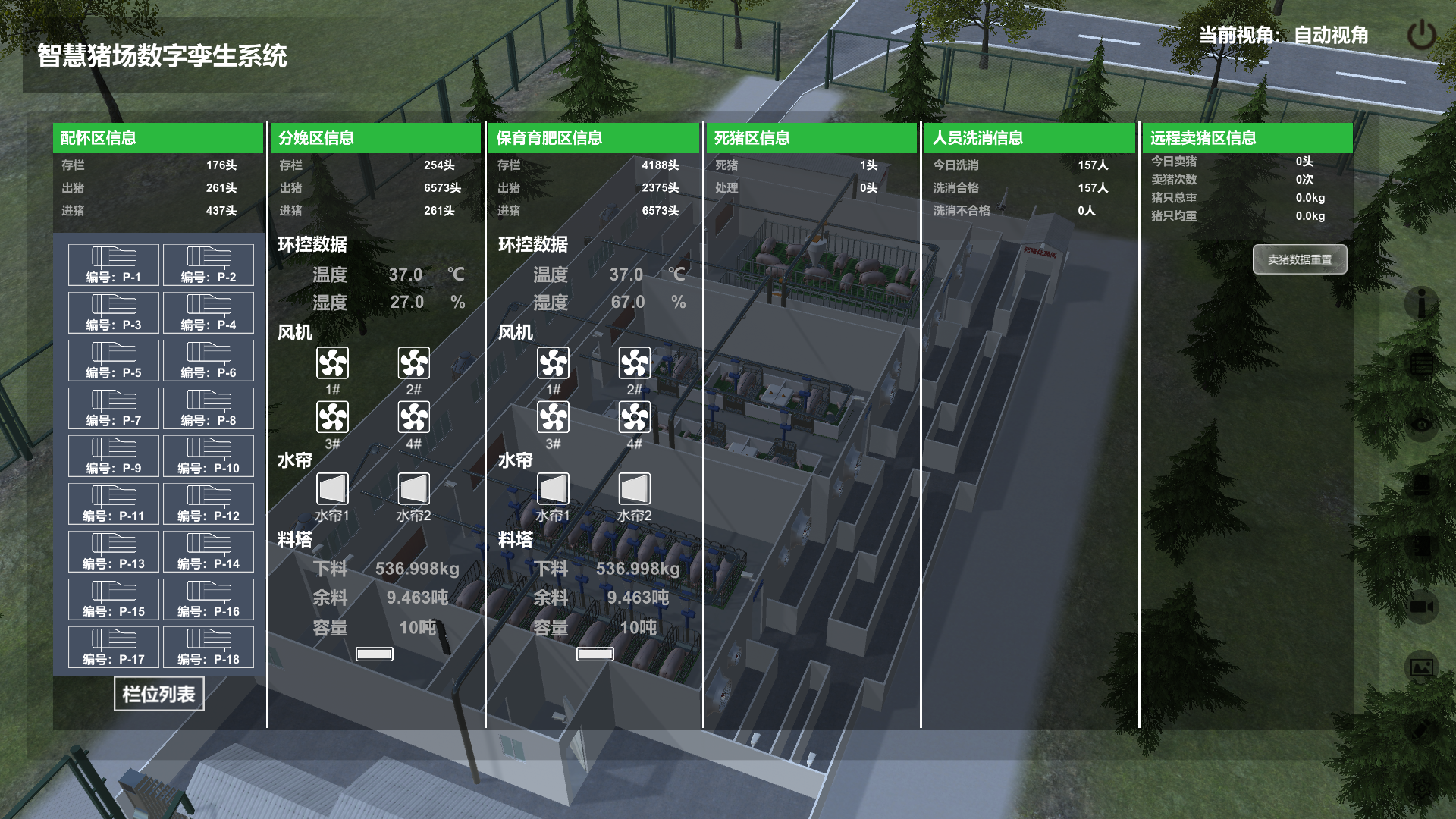Click the eye view icon
Screen dimensions: 1456x819
click(x=1421, y=425)
